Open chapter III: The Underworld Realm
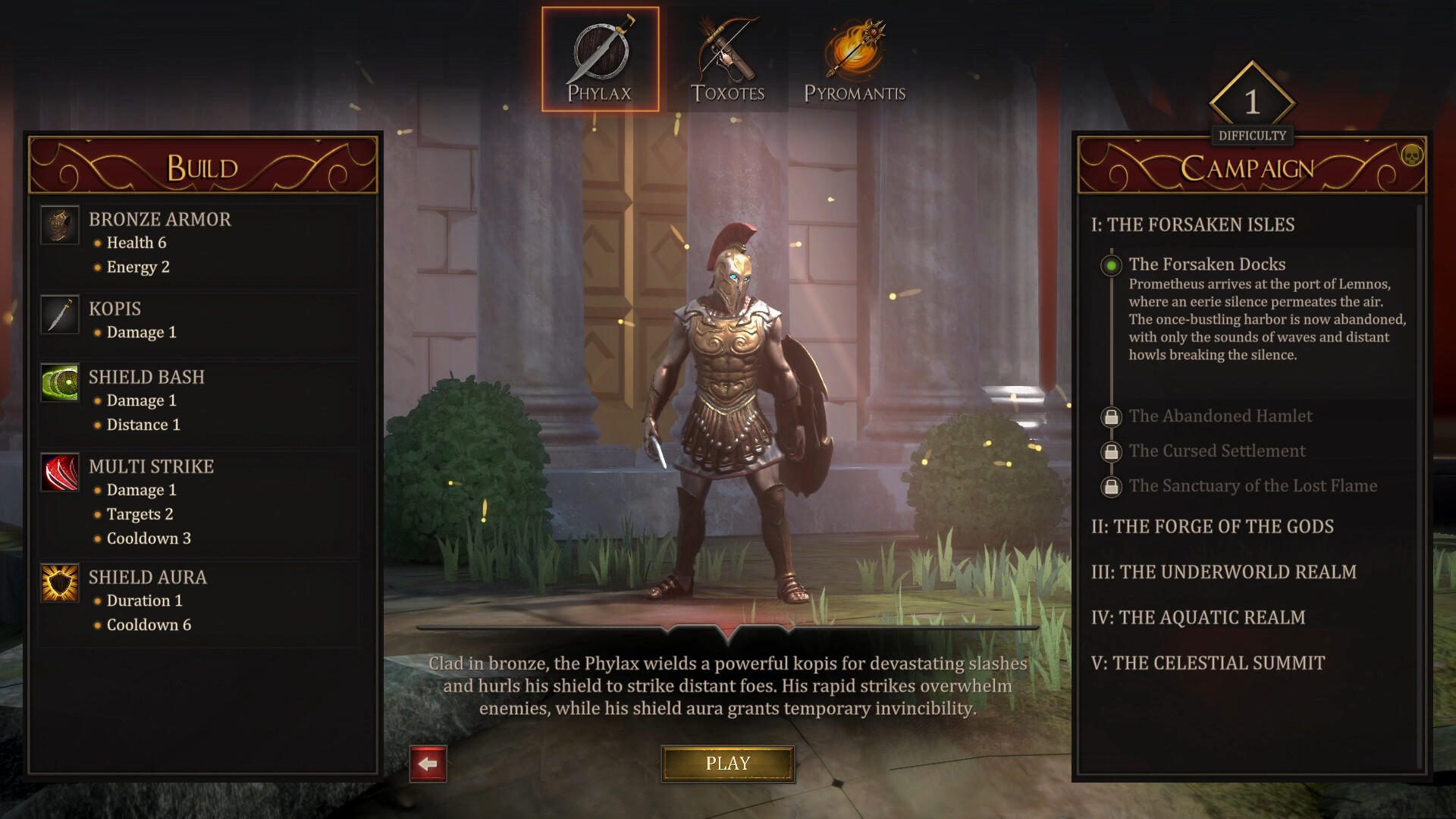1456x819 pixels. (x=1222, y=572)
